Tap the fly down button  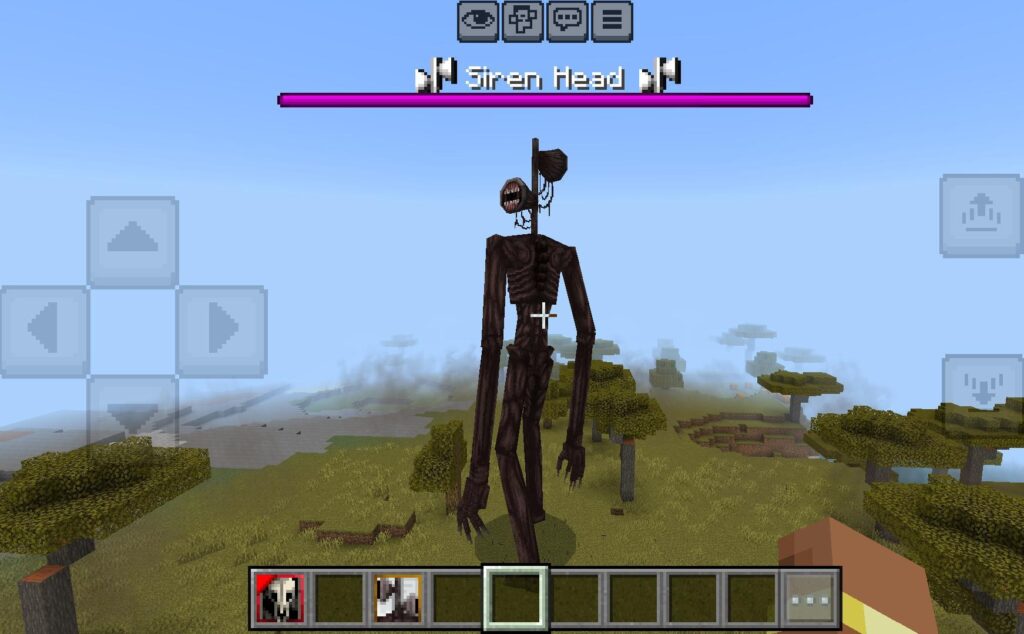coord(981,385)
